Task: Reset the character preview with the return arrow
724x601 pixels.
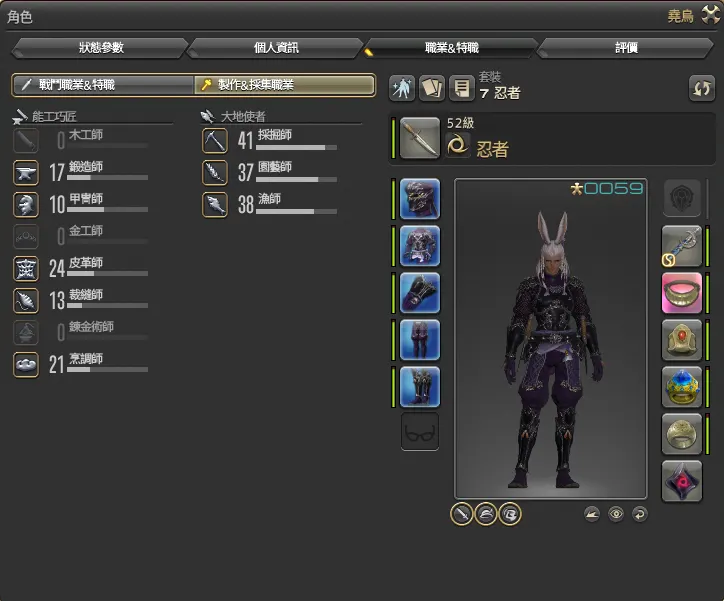Action: 639,514
